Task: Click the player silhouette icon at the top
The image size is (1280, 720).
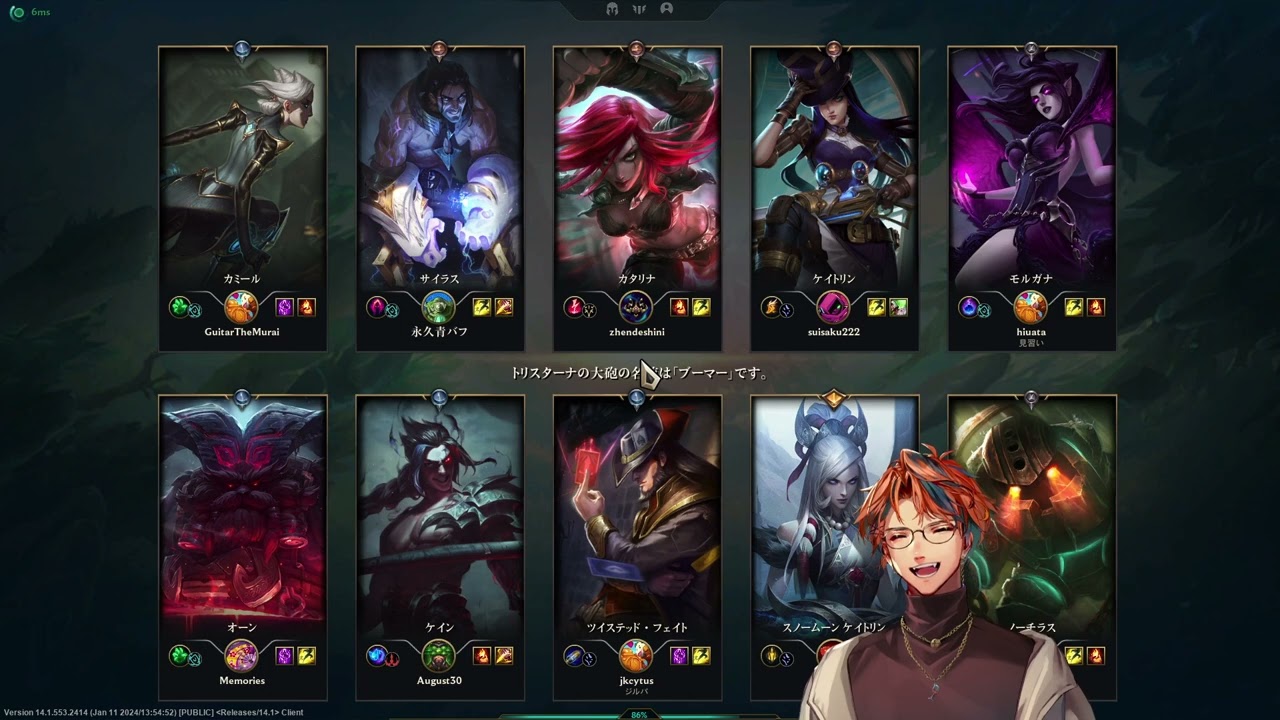Action: 667,9
